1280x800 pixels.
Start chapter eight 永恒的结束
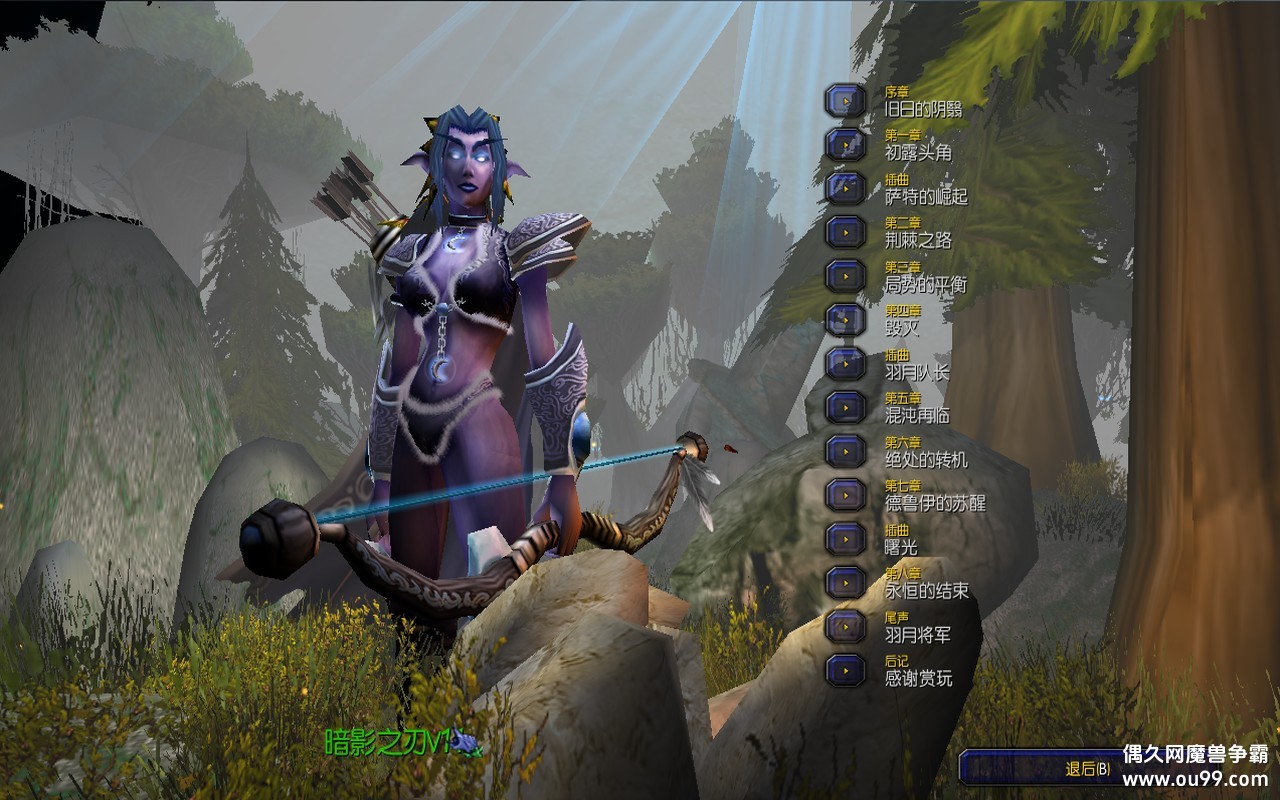[x=845, y=582]
